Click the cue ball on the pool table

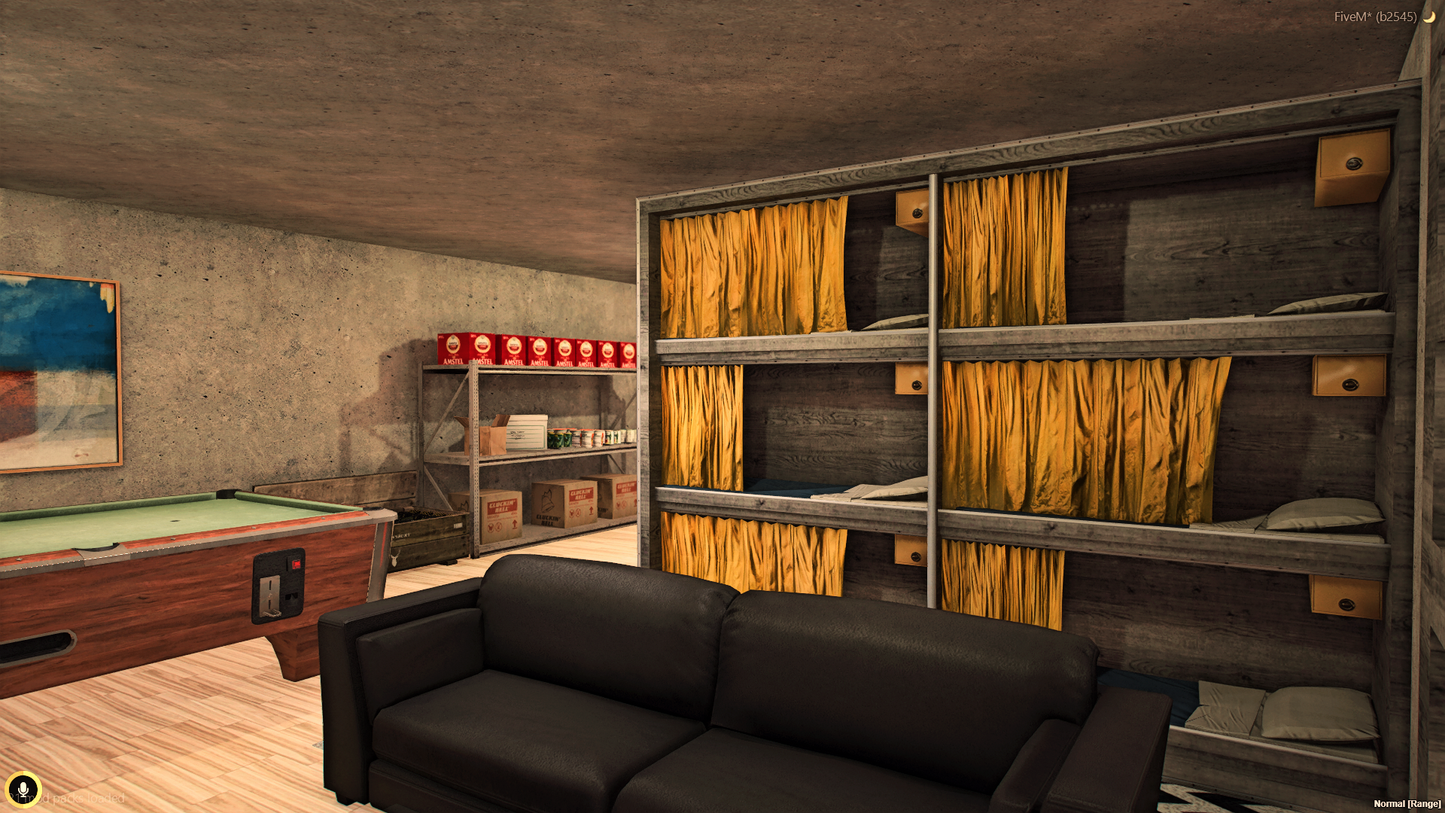[x=174, y=521]
